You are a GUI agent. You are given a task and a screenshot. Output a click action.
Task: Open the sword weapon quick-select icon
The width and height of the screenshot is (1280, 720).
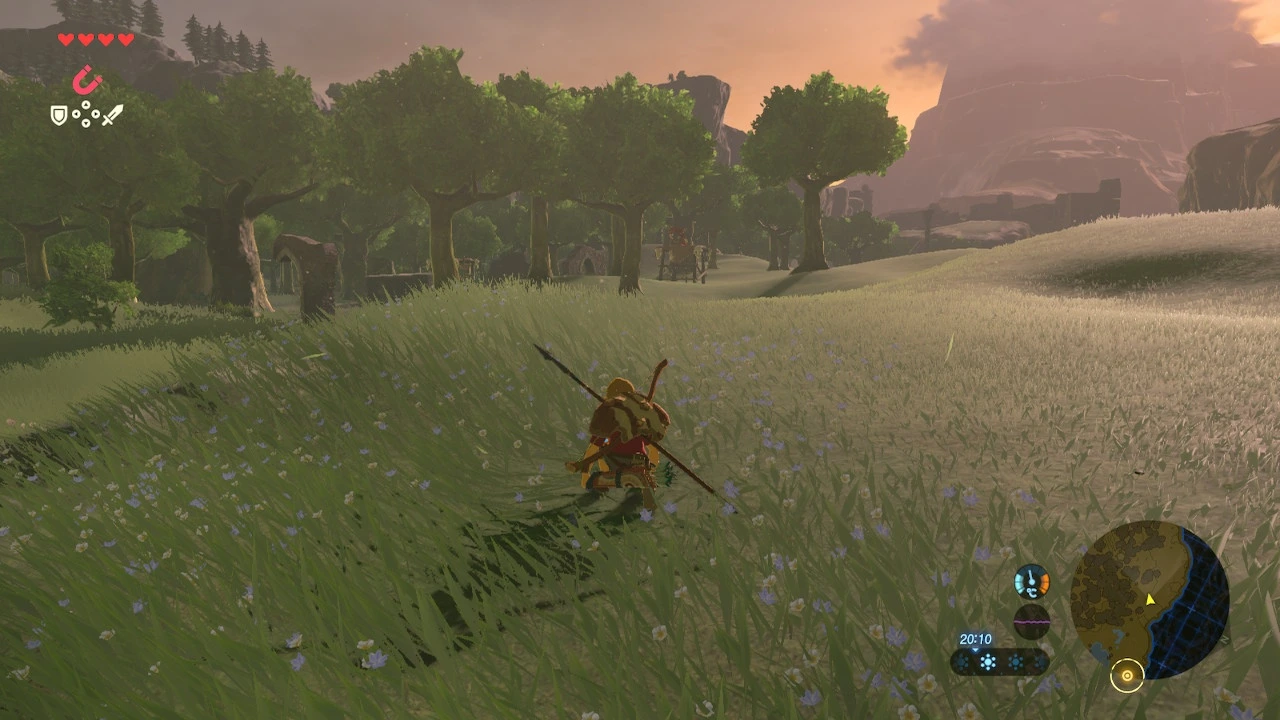tap(112, 115)
